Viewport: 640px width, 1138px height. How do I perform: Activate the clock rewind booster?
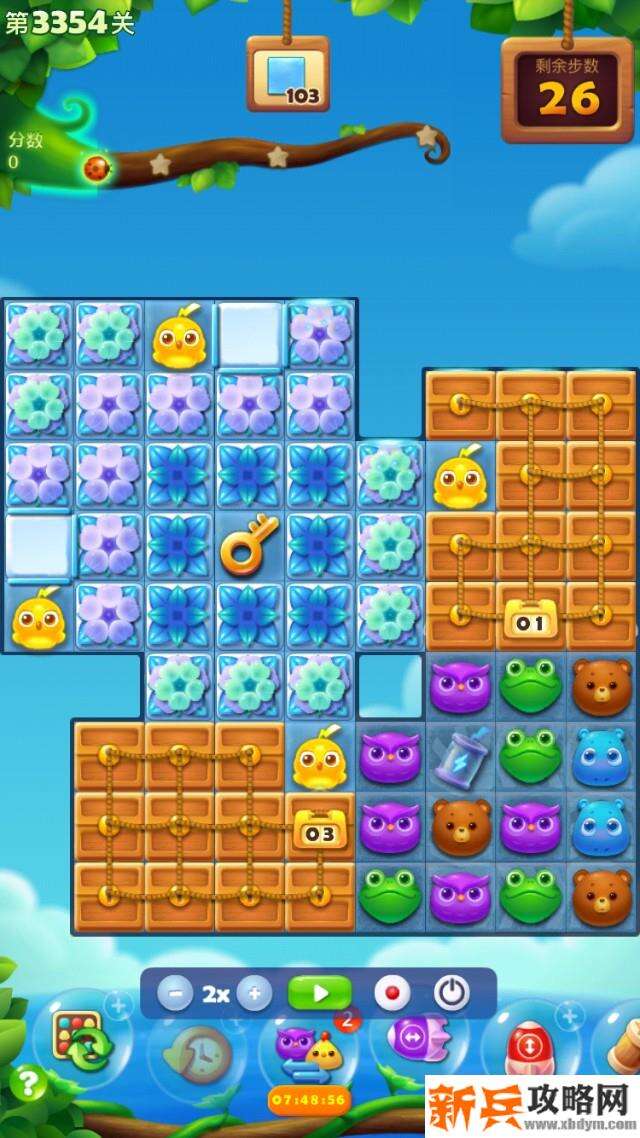pyautogui.click(x=195, y=1052)
